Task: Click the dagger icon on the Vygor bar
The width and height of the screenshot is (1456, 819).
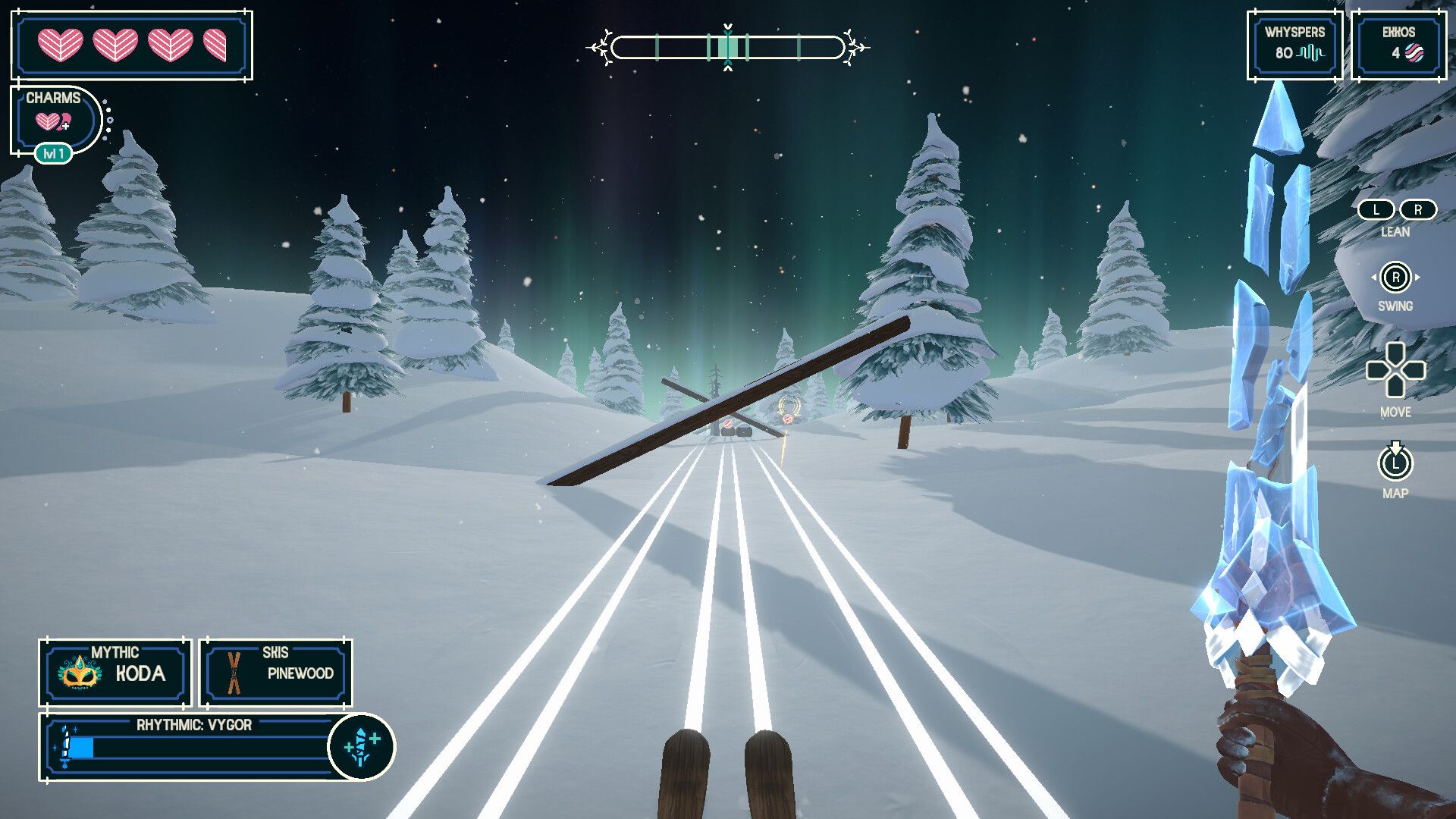Action: (67, 747)
